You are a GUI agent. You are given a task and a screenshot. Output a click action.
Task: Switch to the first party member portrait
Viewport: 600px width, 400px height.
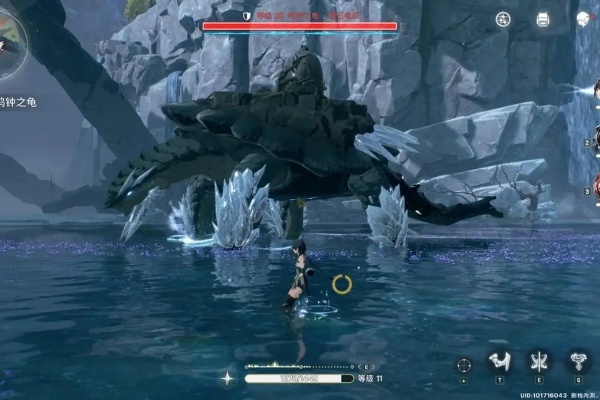(593, 92)
